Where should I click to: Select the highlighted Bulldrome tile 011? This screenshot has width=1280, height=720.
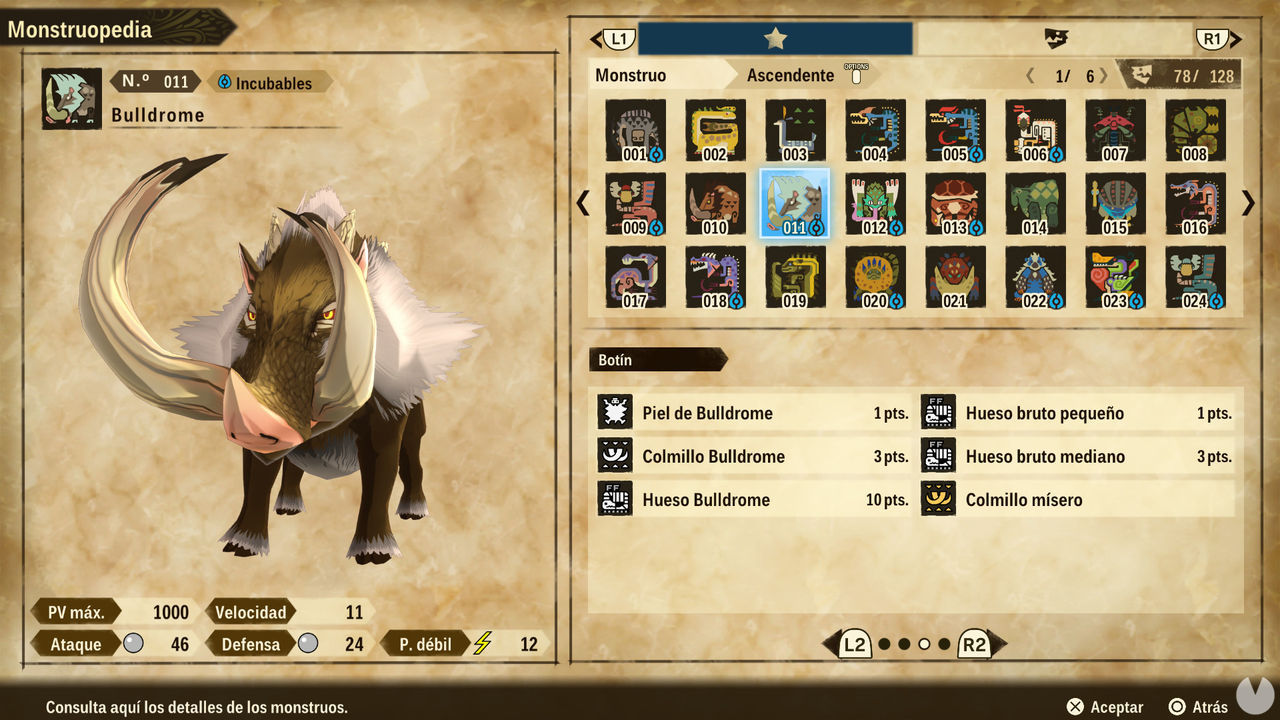pyautogui.click(x=795, y=204)
